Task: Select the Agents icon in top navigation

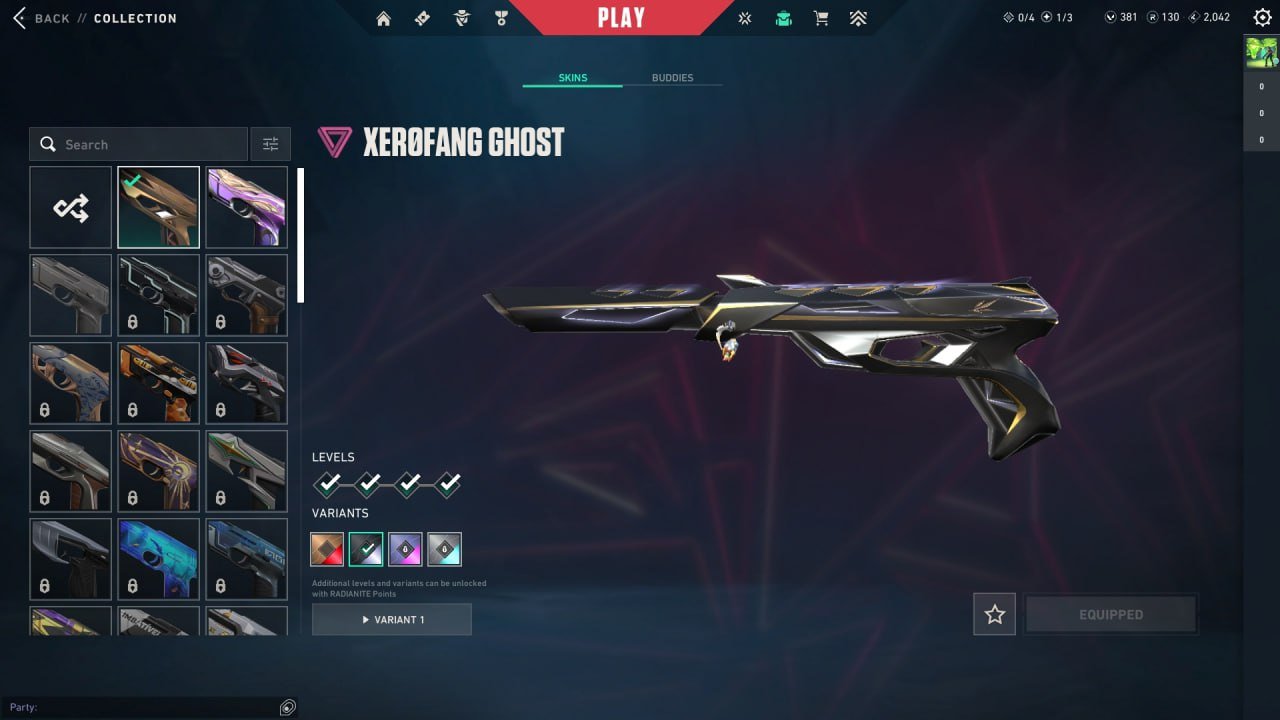Action: point(461,17)
